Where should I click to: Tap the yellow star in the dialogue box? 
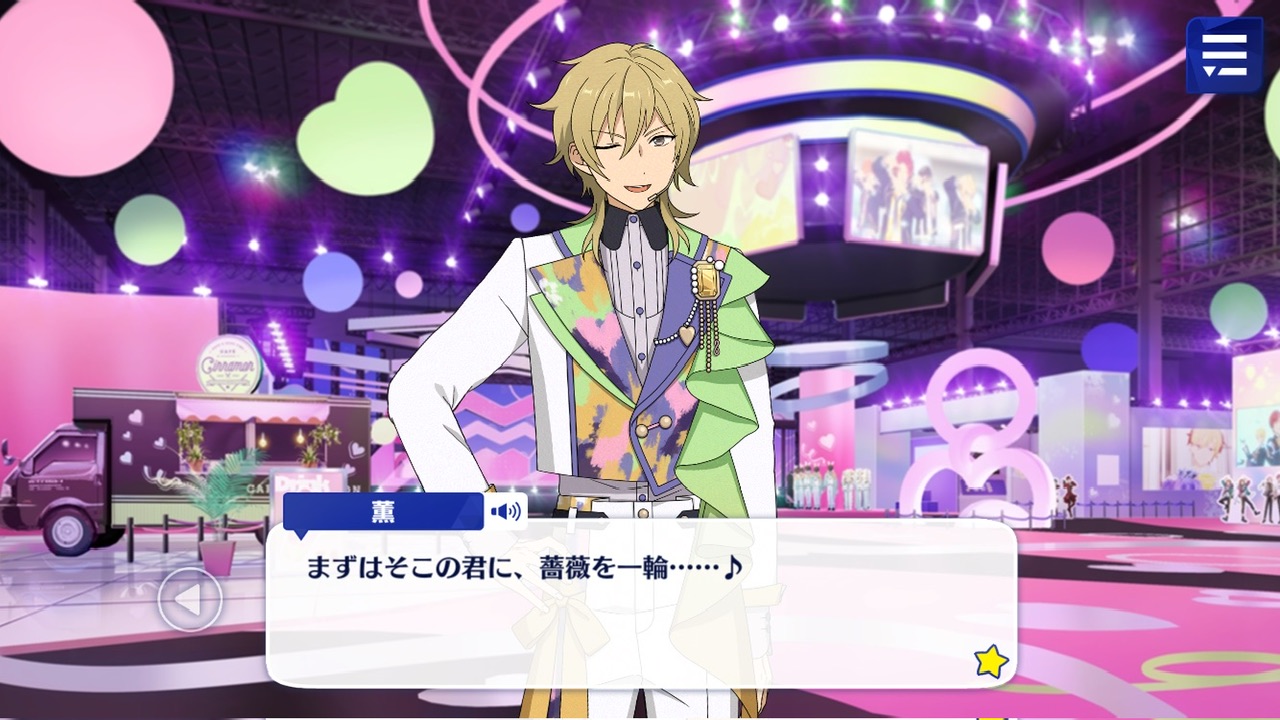[991, 661]
